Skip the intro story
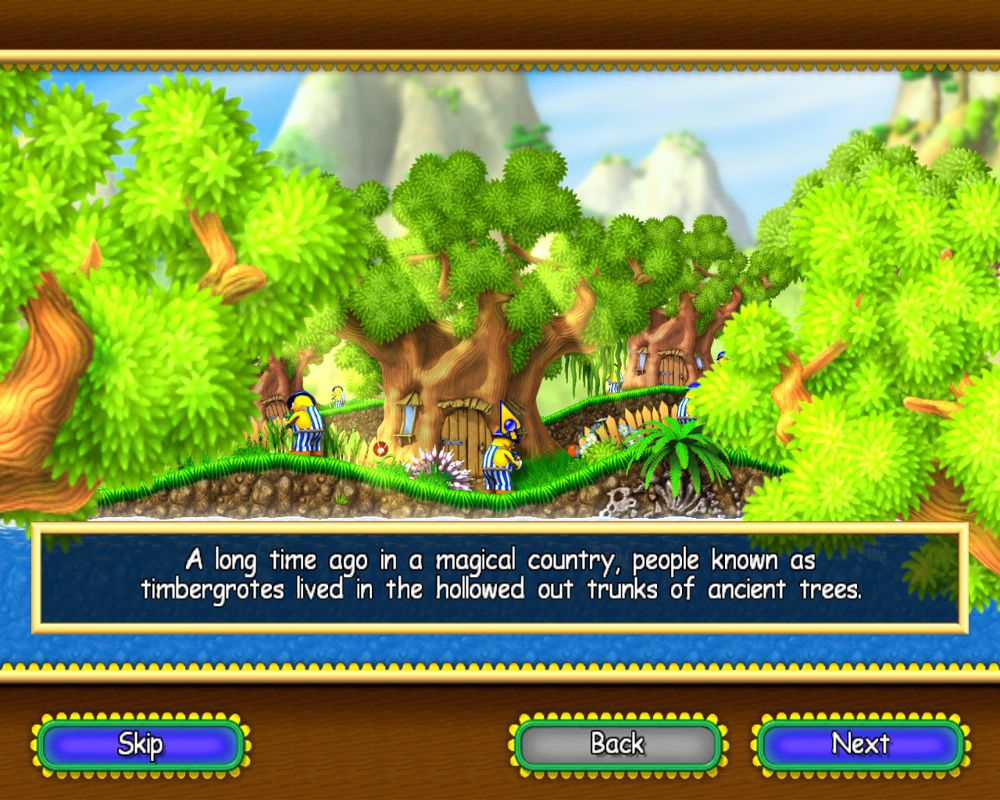 click(x=140, y=745)
